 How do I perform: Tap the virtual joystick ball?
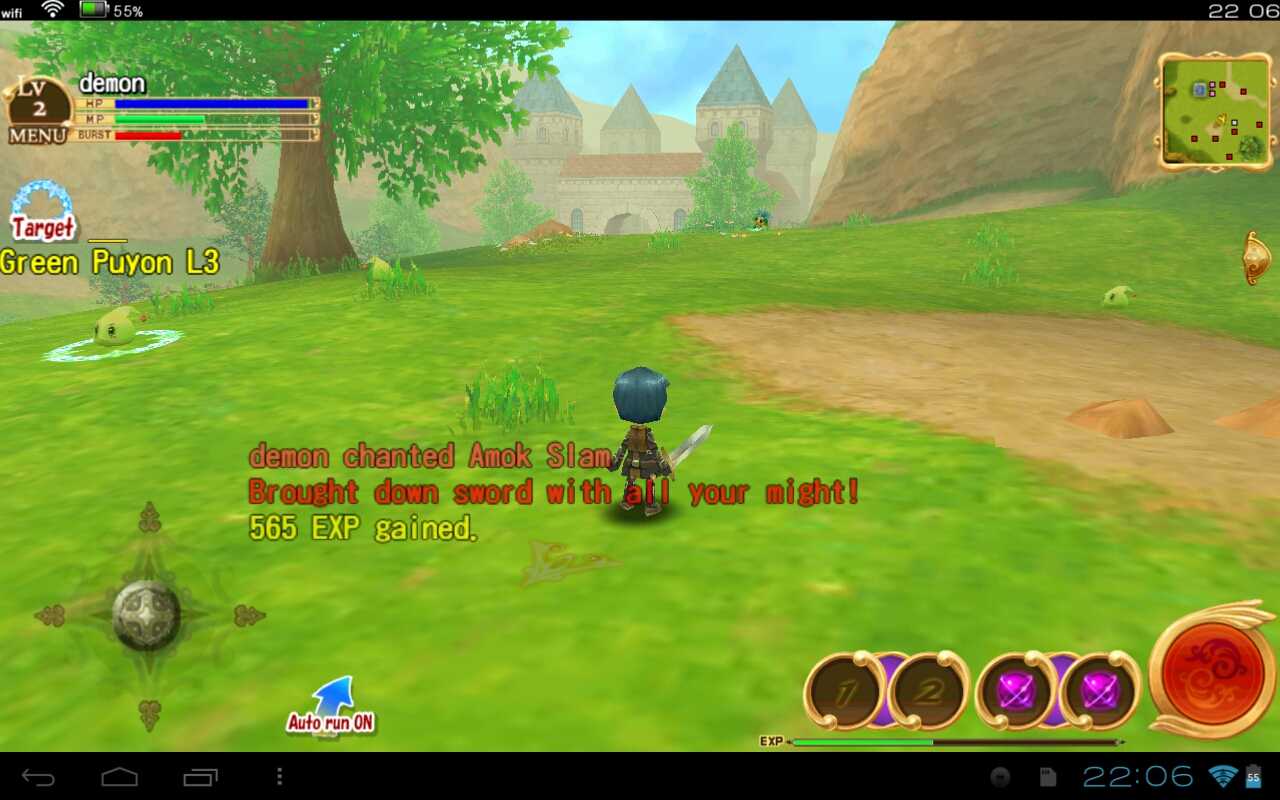147,614
